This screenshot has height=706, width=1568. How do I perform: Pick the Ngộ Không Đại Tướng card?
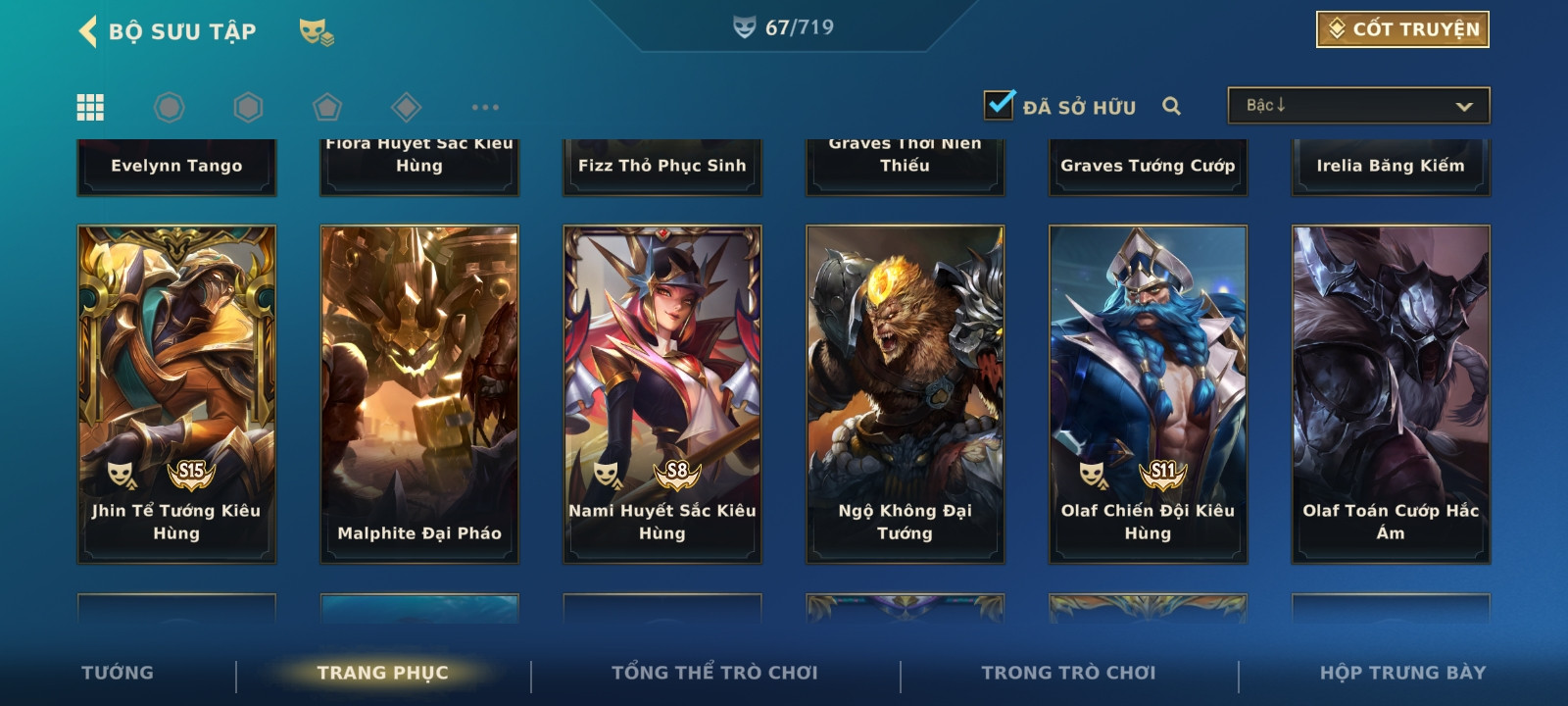906,394
